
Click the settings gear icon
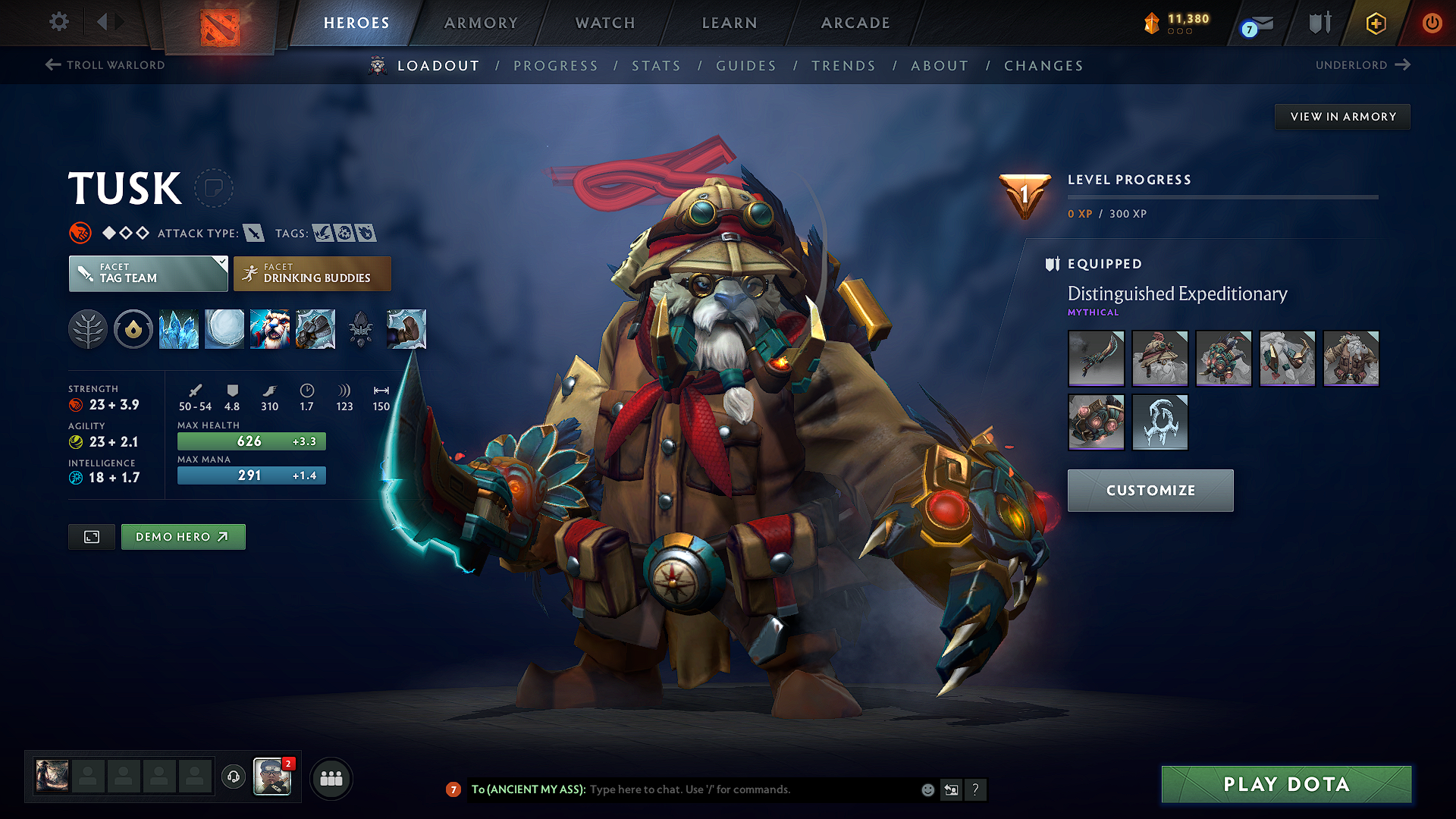coord(58,23)
